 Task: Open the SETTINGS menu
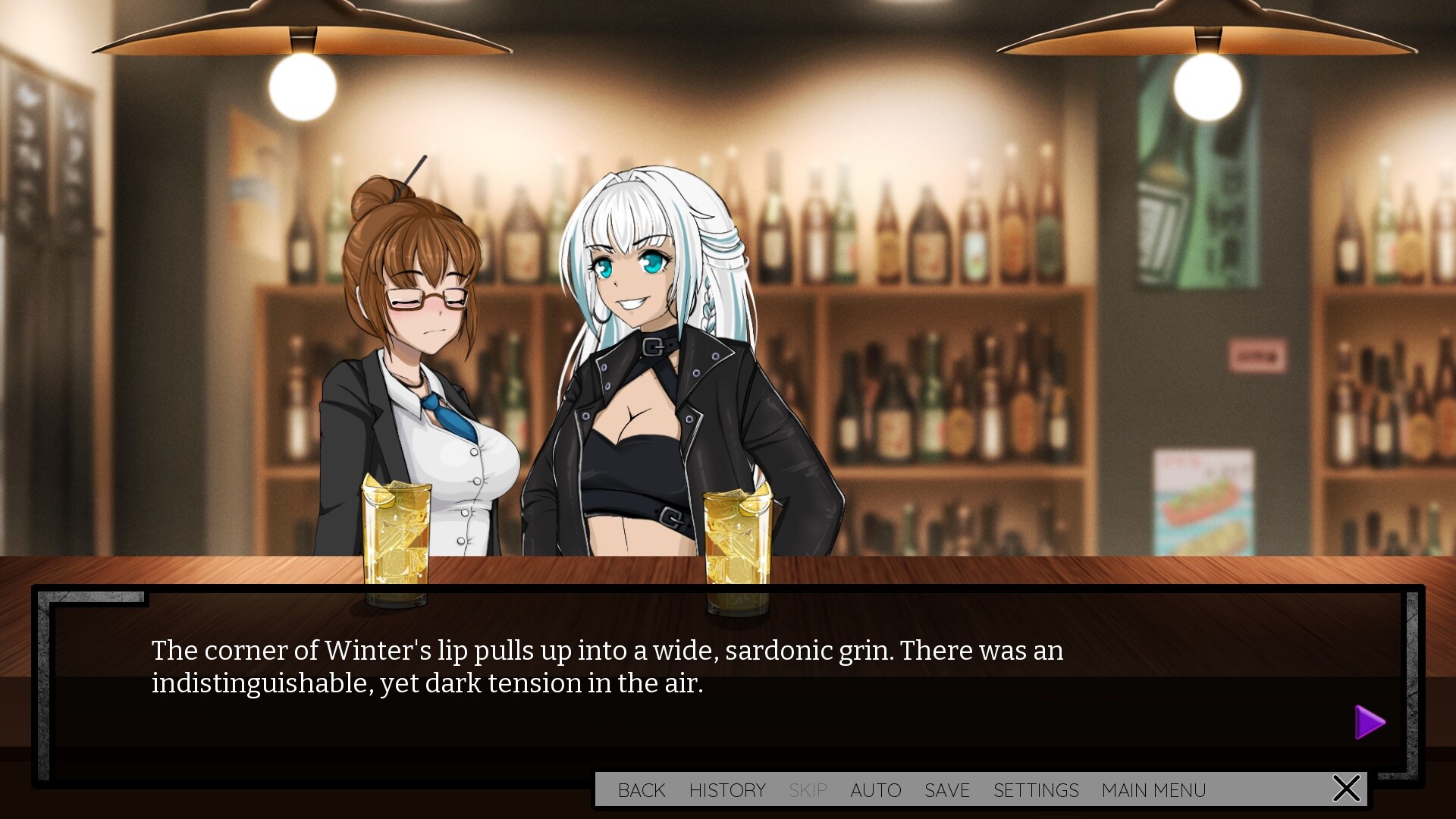[1037, 789]
